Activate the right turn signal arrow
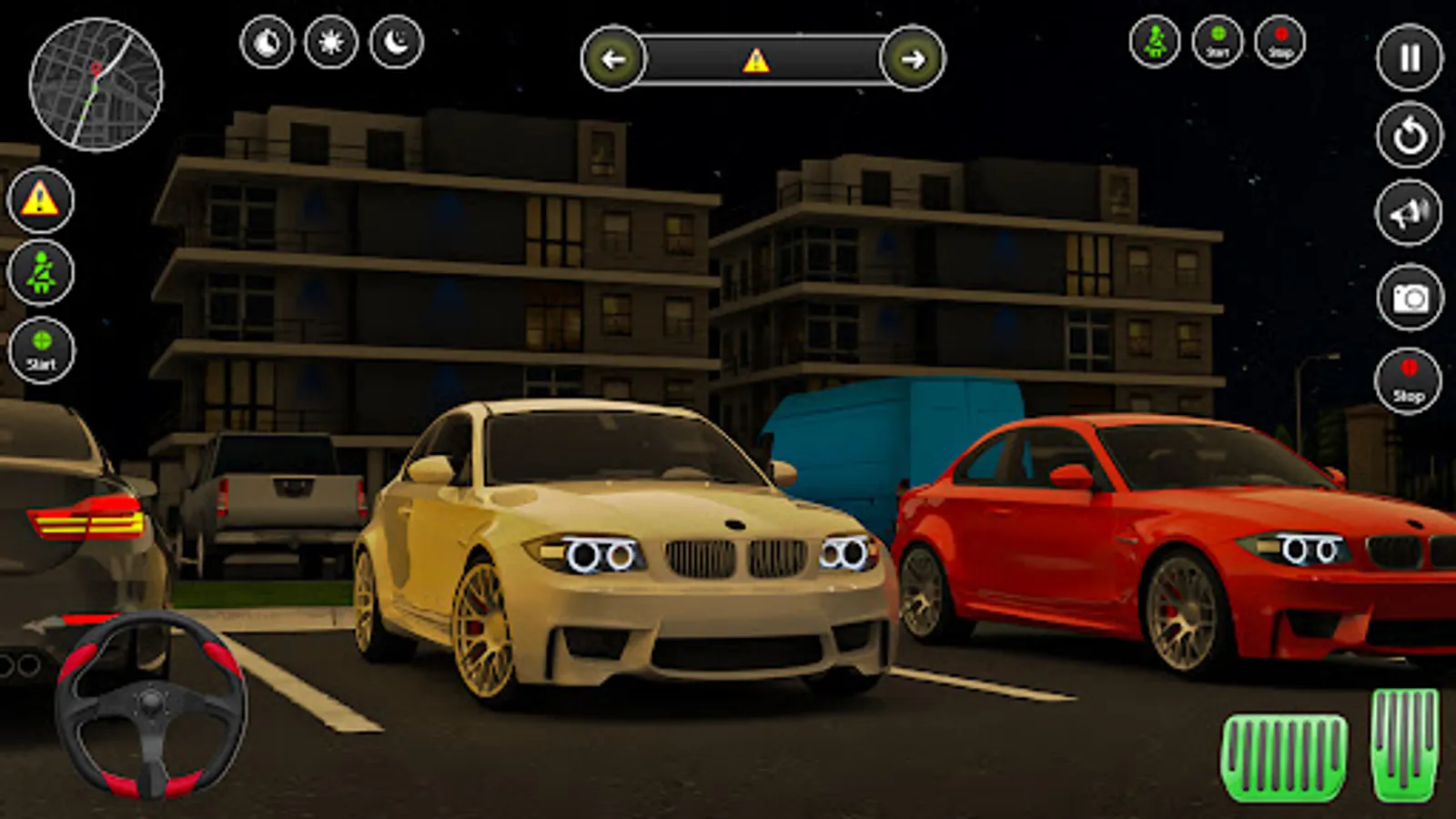Screen dimensions: 1456x819 click(x=913, y=60)
